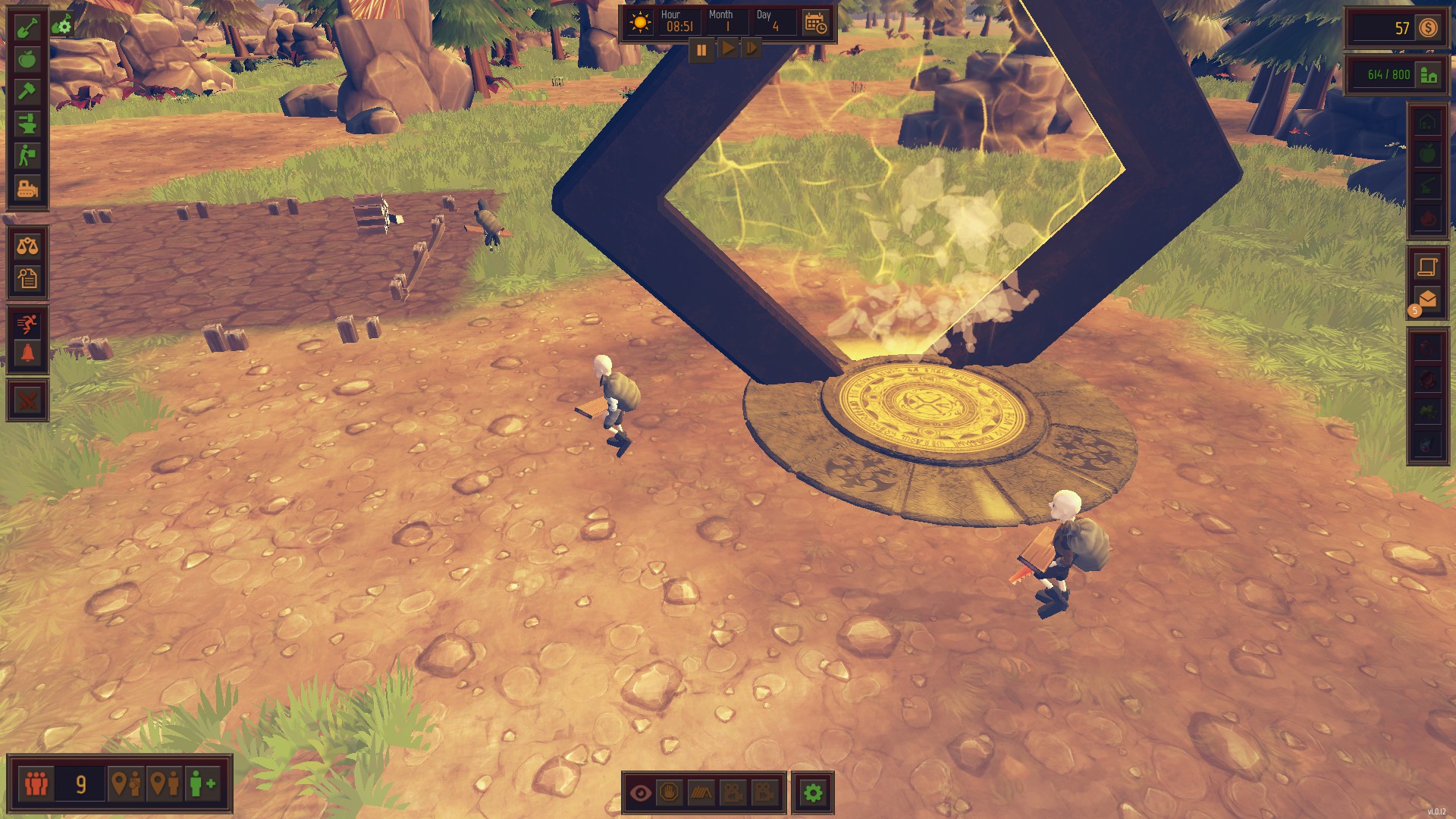This screenshot has width=1456, height=819.
Task: Open the calendar schedule
Action: point(816,24)
